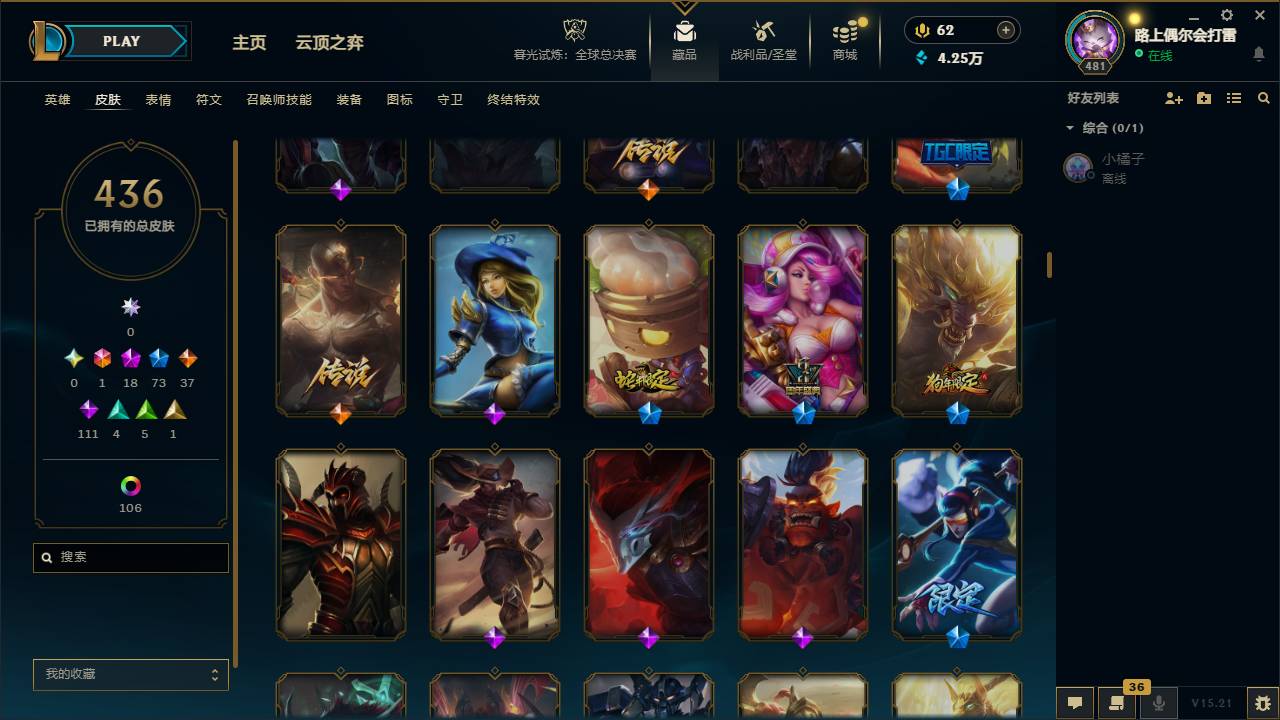Image resolution: width=1280 pixels, height=720 pixels.
Task: Switch to the 英雄 tab
Action: [x=56, y=100]
